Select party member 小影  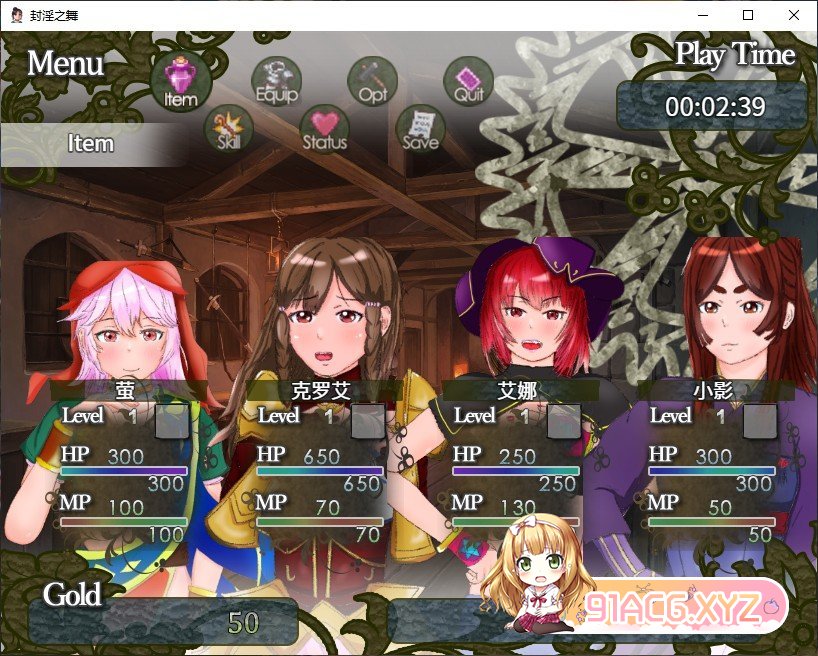tap(712, 390)
